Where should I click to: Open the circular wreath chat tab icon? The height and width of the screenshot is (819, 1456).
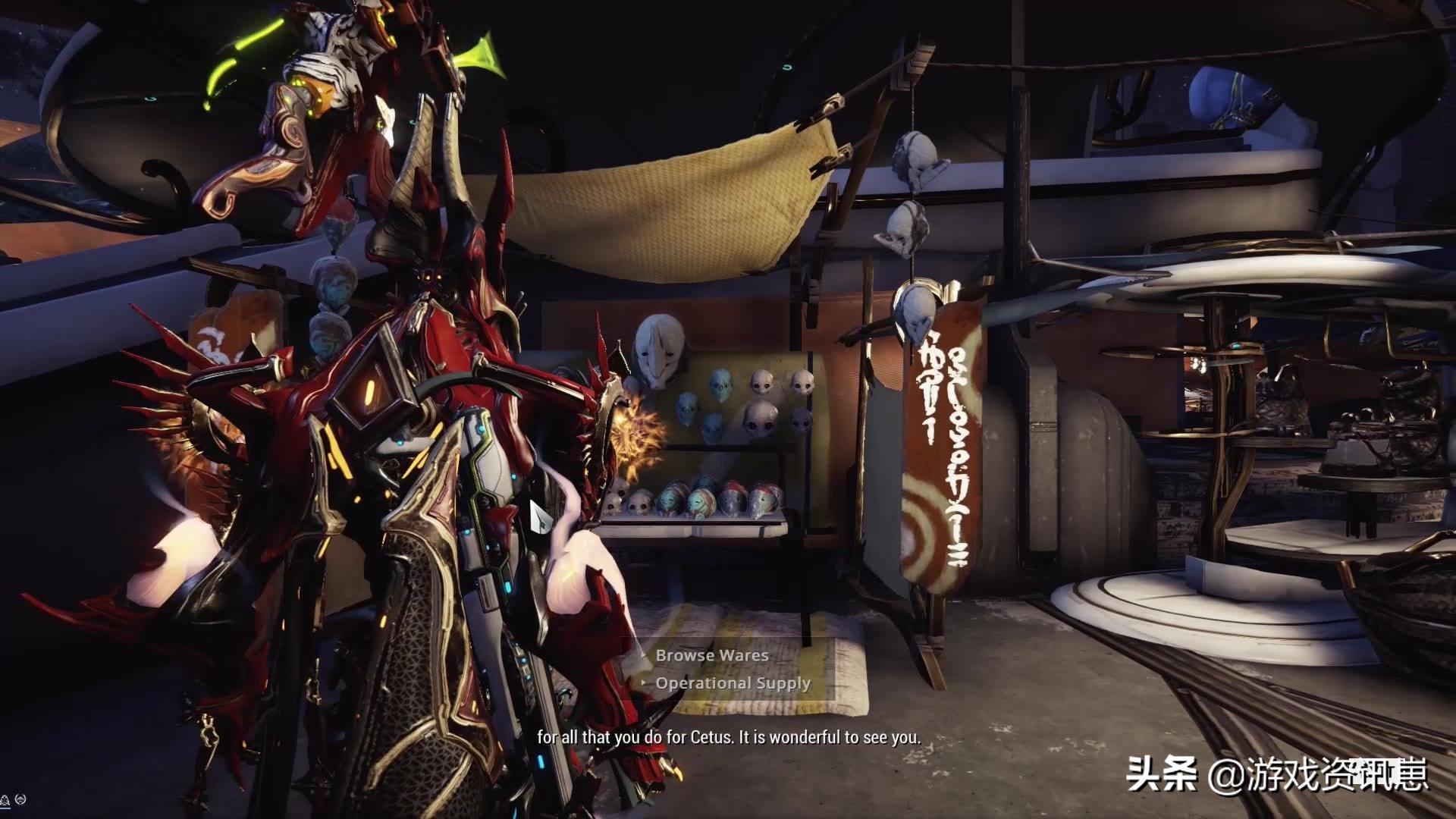[20, 799]
